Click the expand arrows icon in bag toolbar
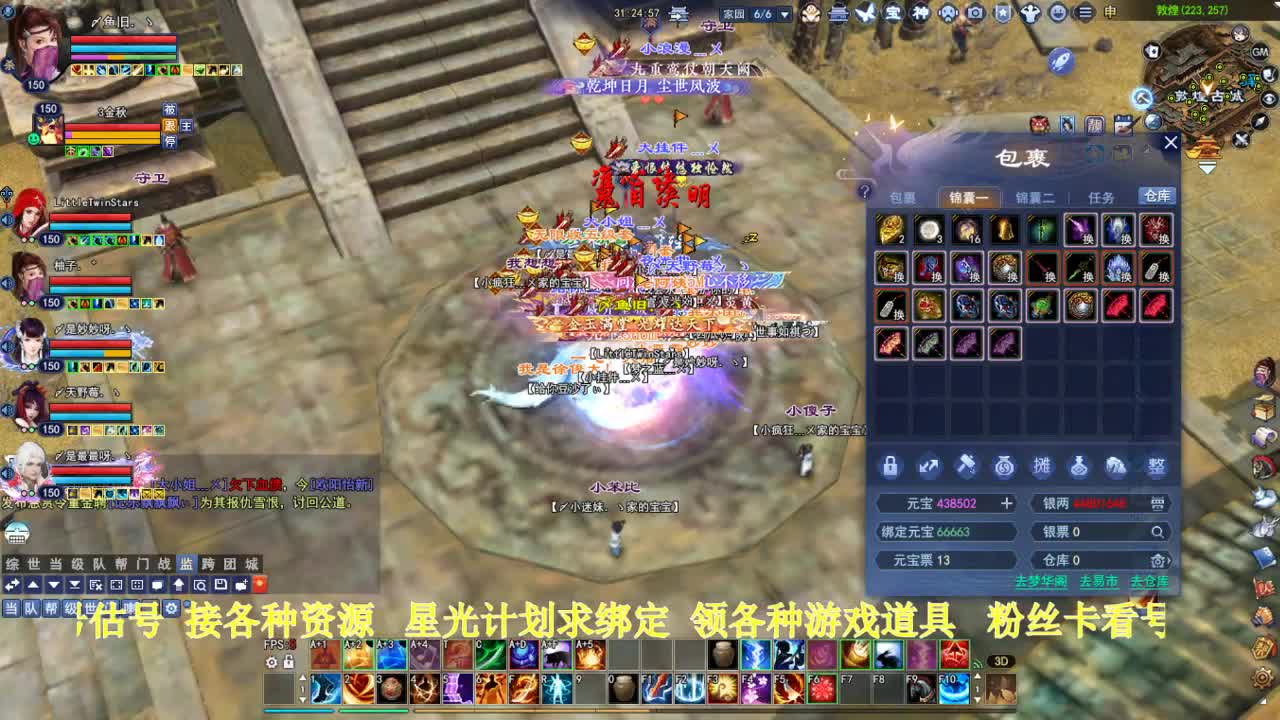Image resolution: width=1280 pixels, height=720 pixels. pos(927,466)
